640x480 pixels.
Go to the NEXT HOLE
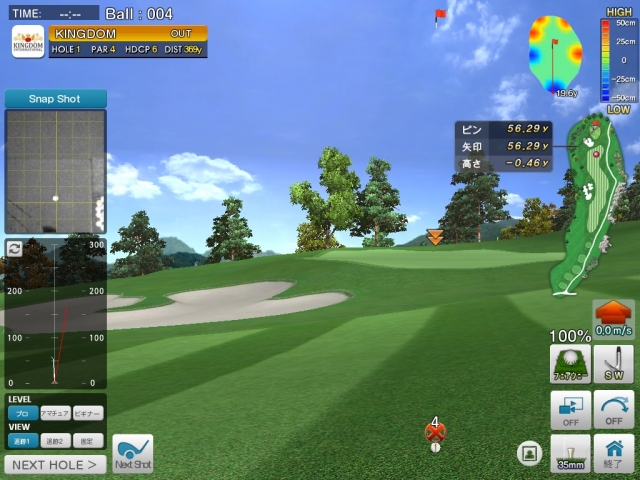coord(55,464)
